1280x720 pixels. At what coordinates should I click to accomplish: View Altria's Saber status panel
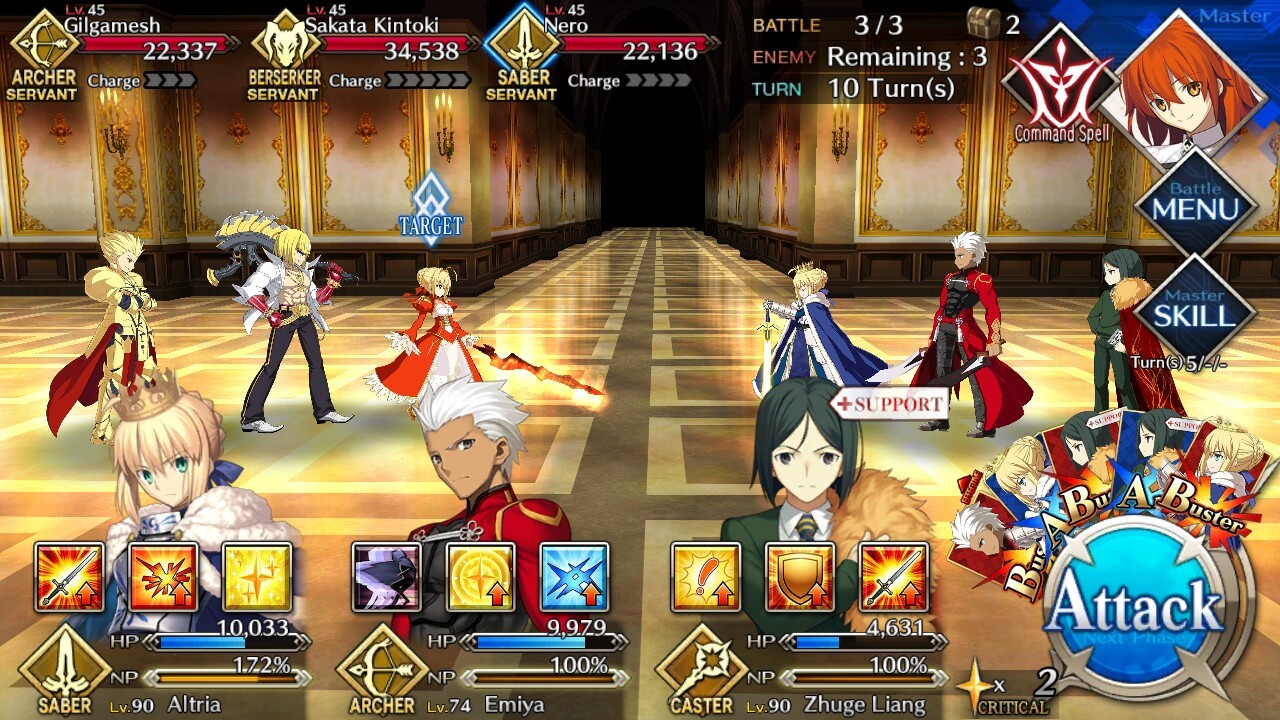pos(165,672)
